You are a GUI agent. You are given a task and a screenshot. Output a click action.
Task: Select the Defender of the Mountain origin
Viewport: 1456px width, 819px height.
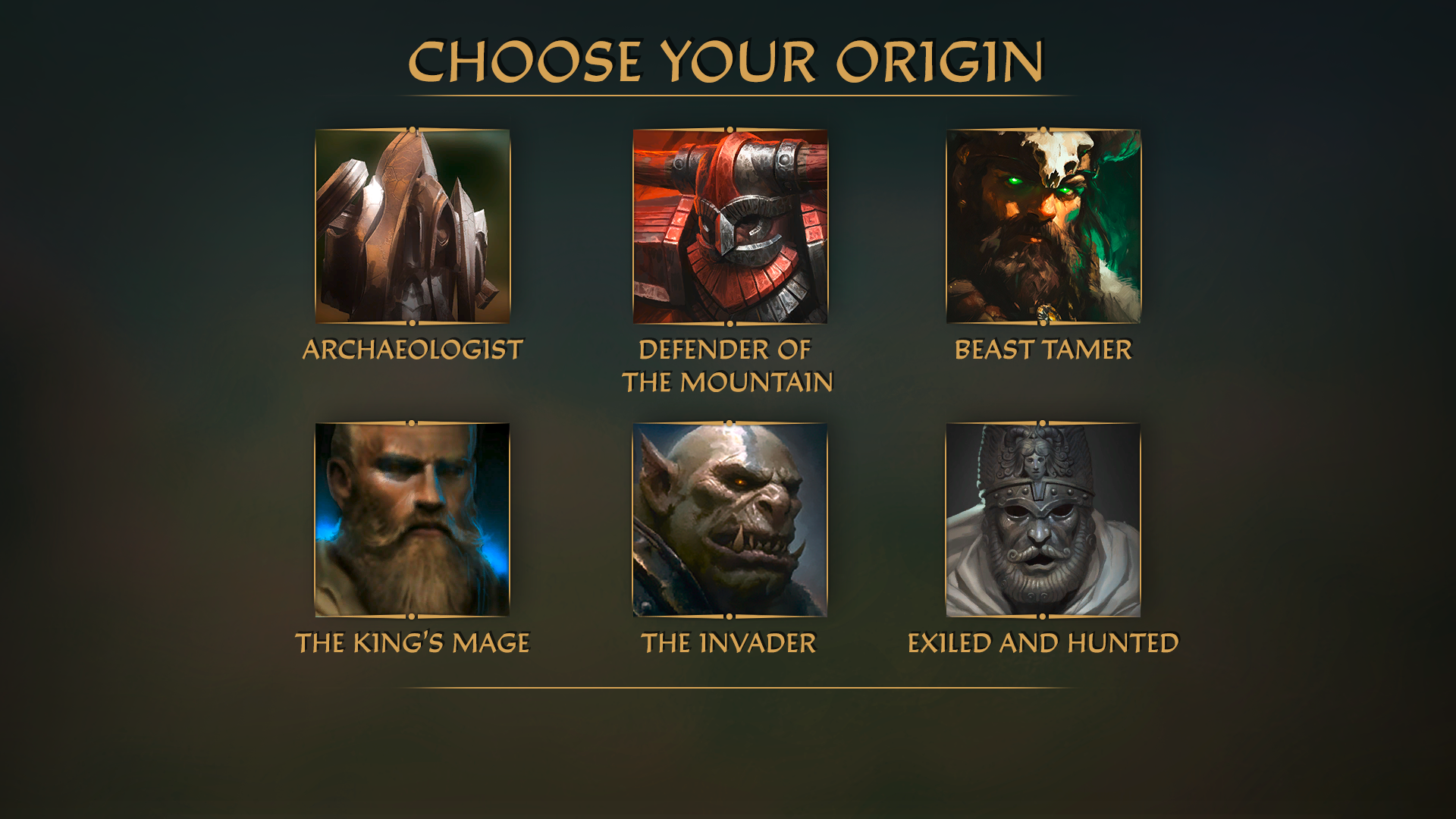(x=730, y=226)
